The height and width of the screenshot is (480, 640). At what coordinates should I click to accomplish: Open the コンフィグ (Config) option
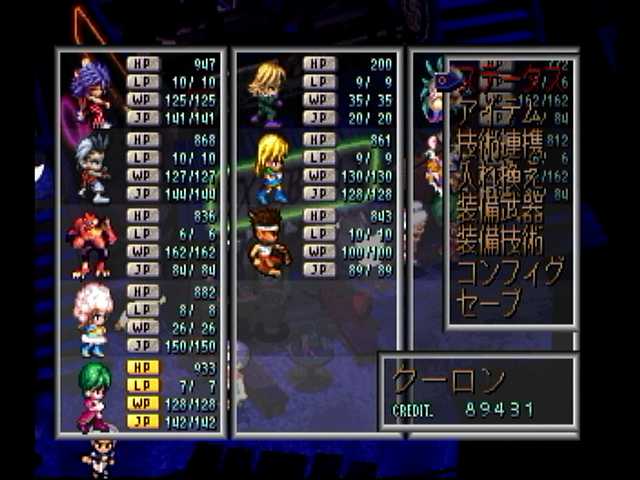click(510, 272)
